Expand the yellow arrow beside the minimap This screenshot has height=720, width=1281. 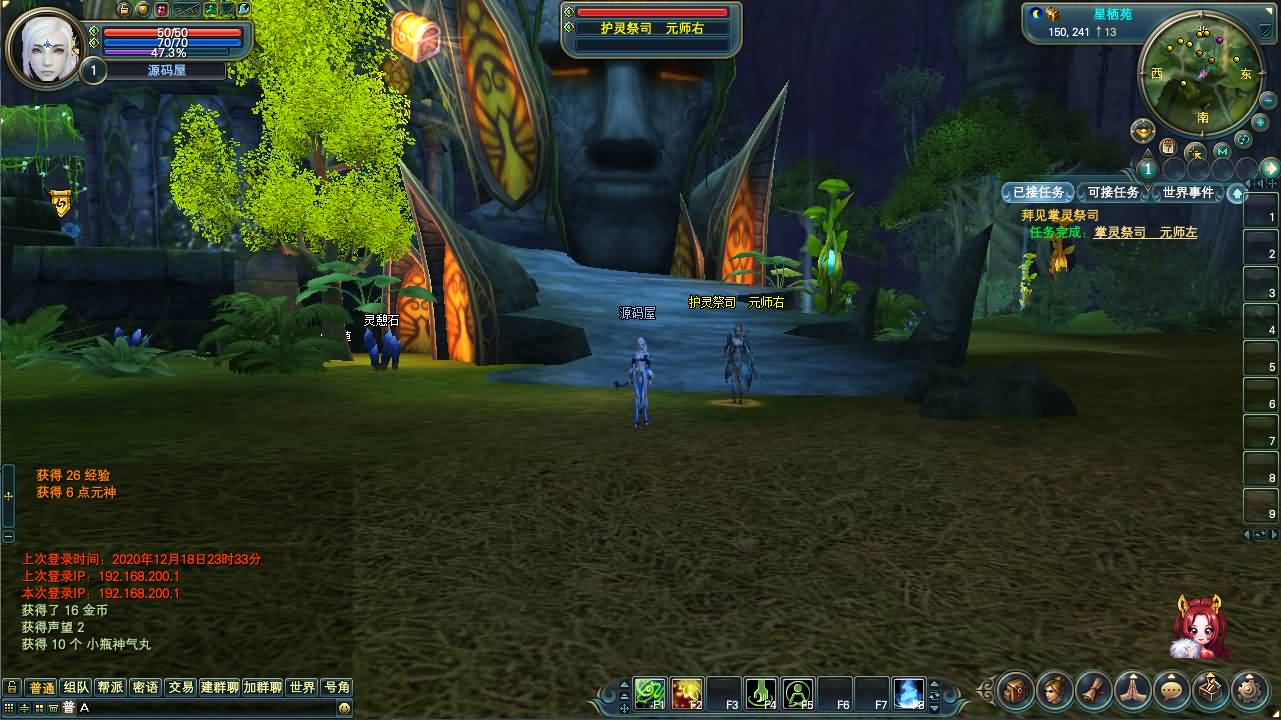coord(1270,167)
